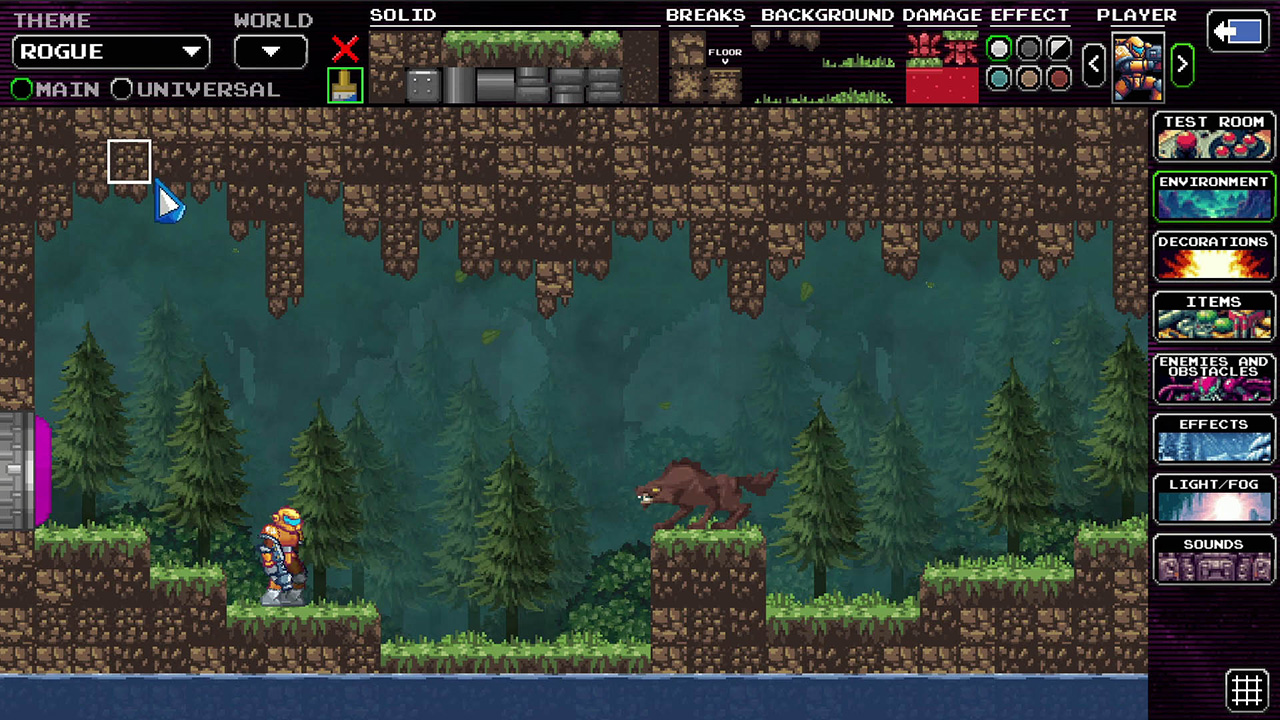The image size is (1280, 720).
Task: Open the Enemies and Obstacles panel
Action: (x=1213, y=377)
